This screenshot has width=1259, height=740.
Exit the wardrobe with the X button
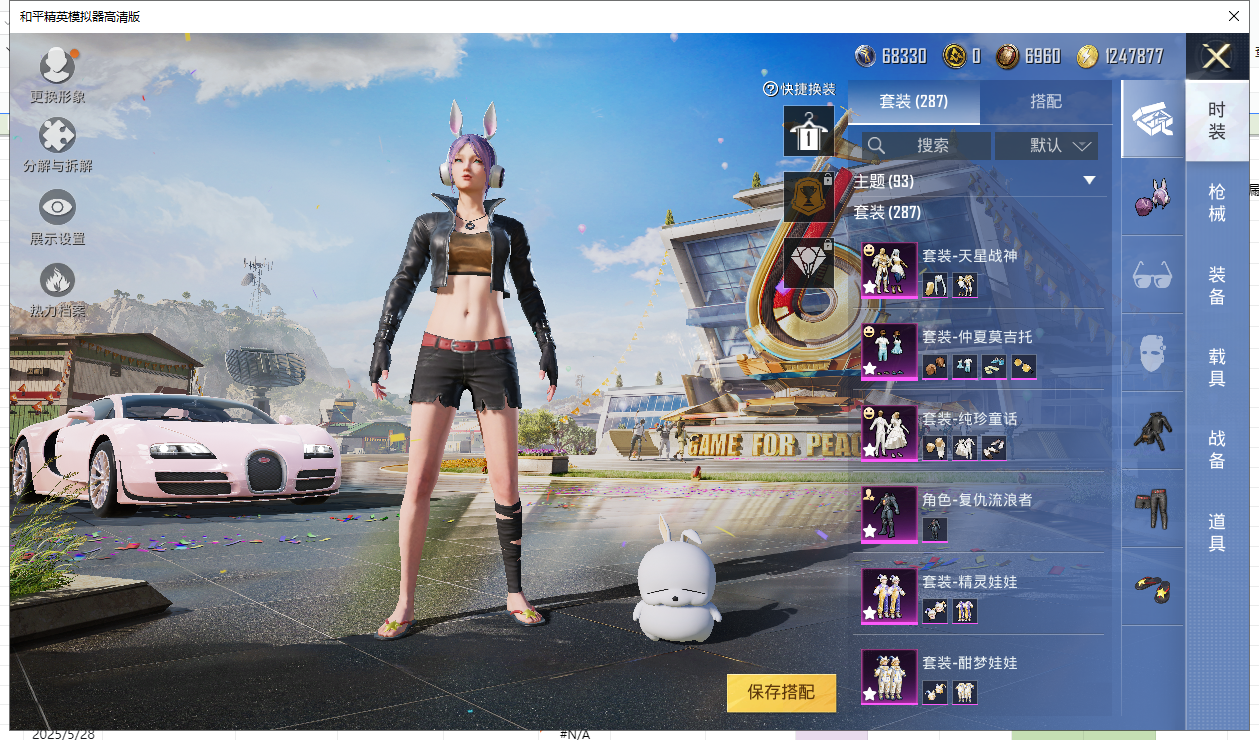click(x=1216, y=56)
